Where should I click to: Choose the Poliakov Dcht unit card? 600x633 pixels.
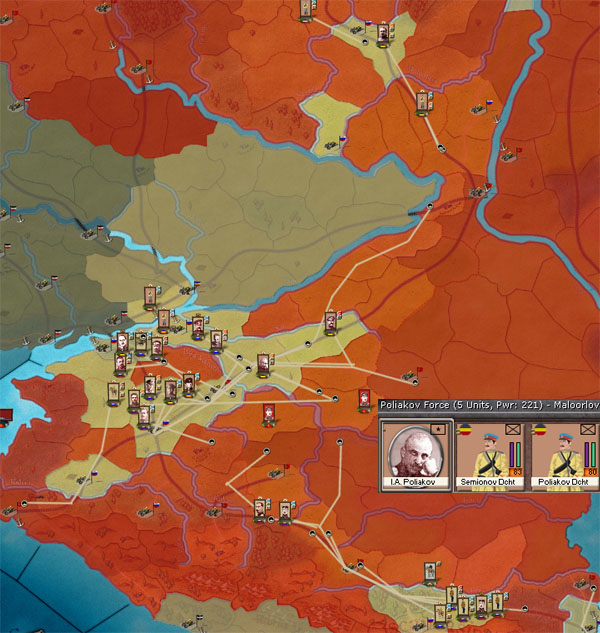click(563, 456)
